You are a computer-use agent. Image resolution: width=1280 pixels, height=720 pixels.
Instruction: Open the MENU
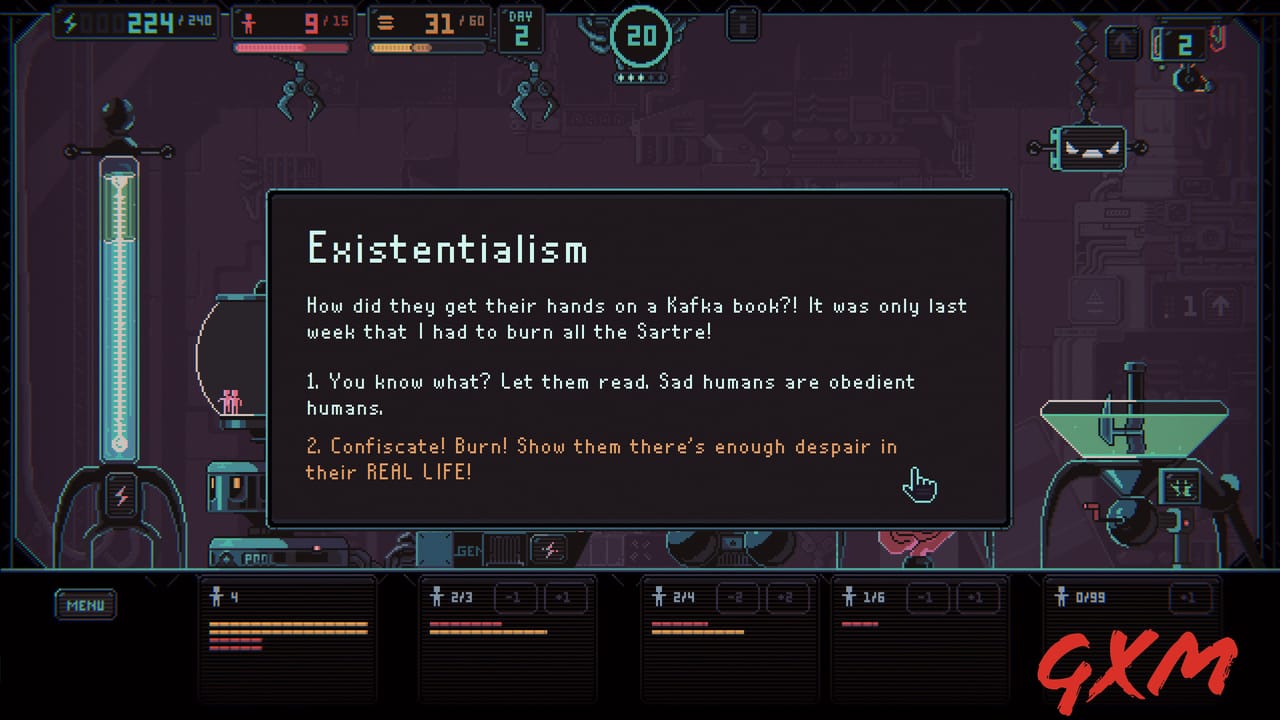coord(85,604)
